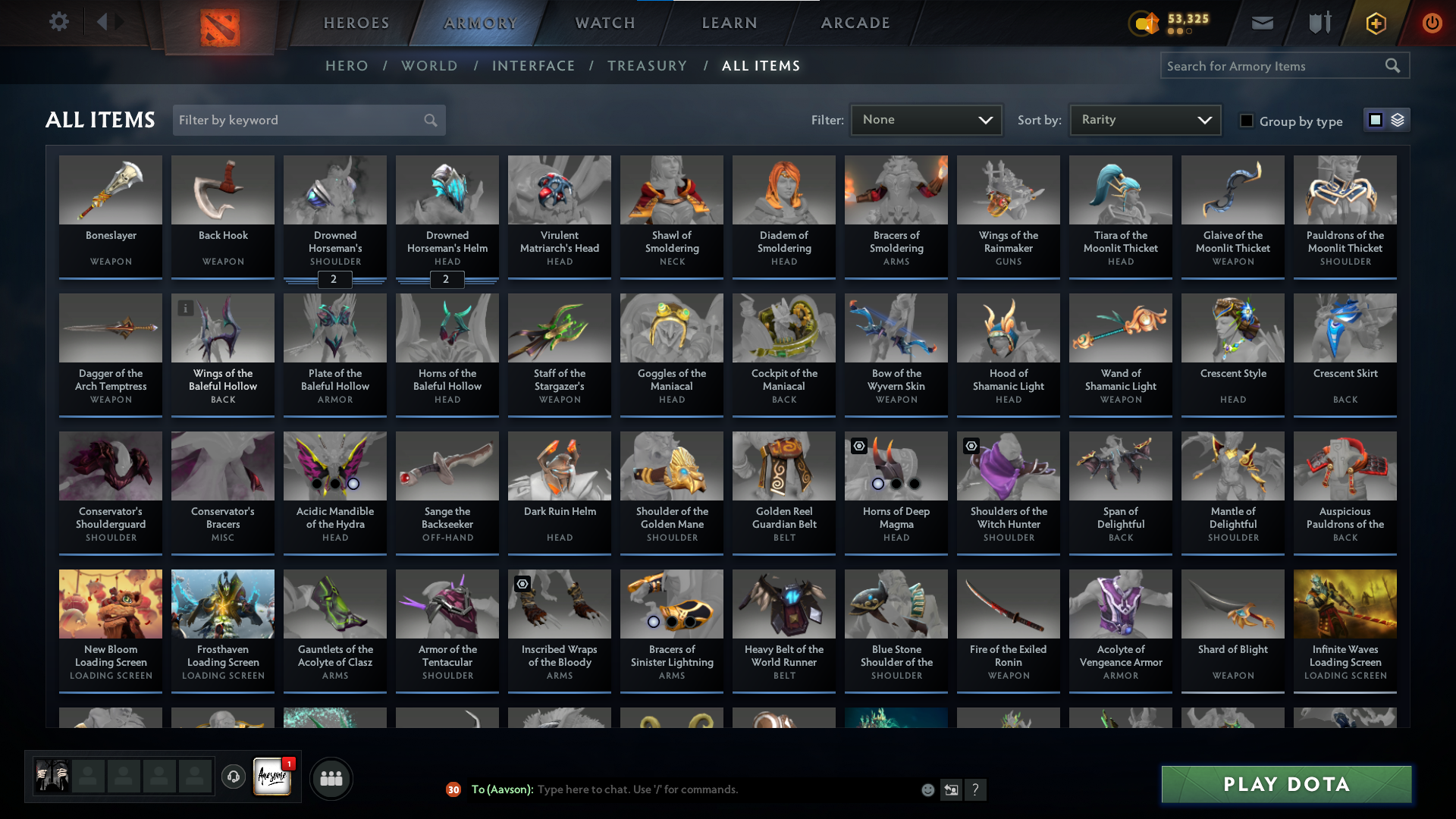Open the settings gear menu
1456x819 pixels.
click(x=58, y=22)
